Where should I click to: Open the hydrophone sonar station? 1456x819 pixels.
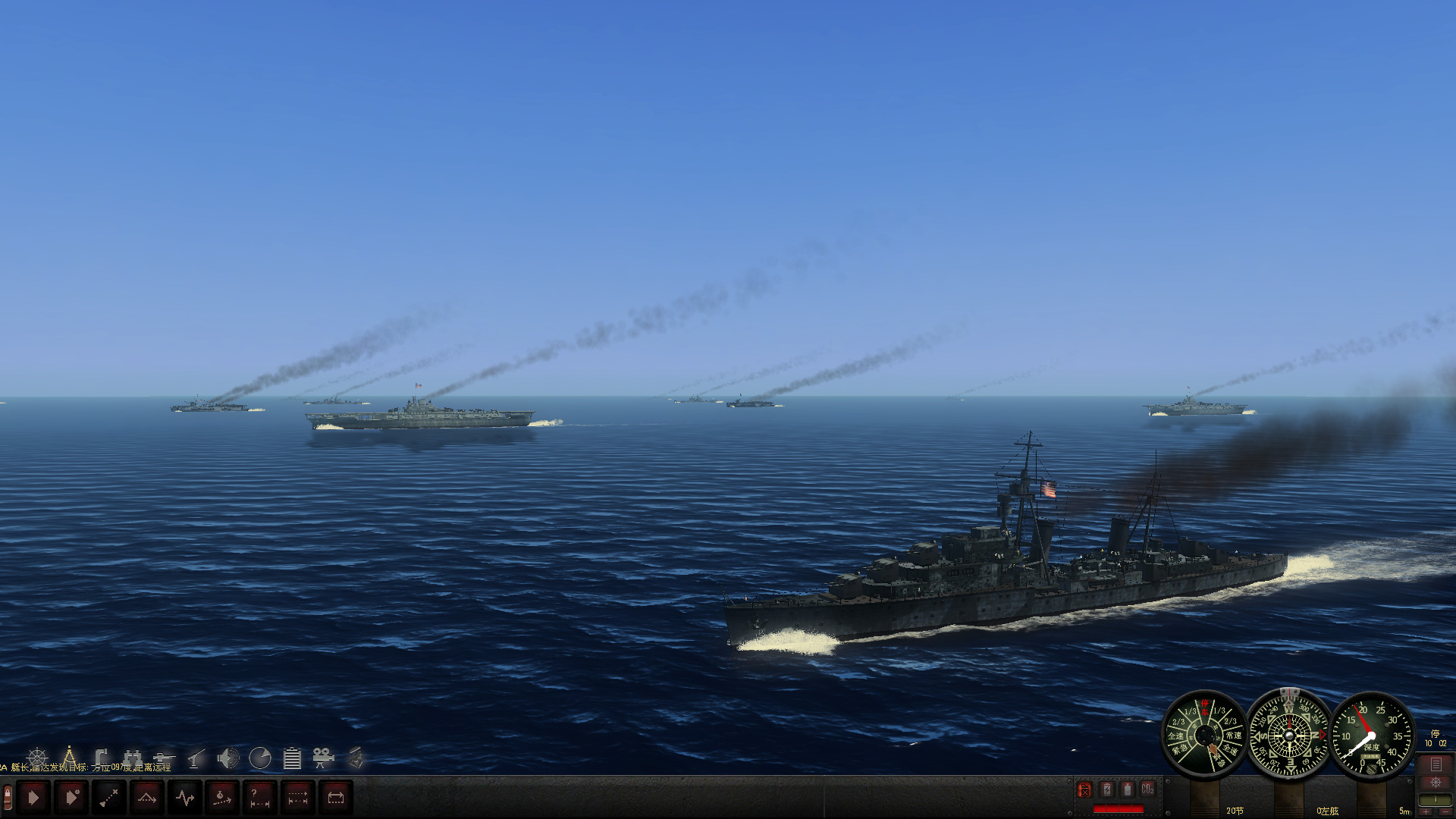pos(228,757)
